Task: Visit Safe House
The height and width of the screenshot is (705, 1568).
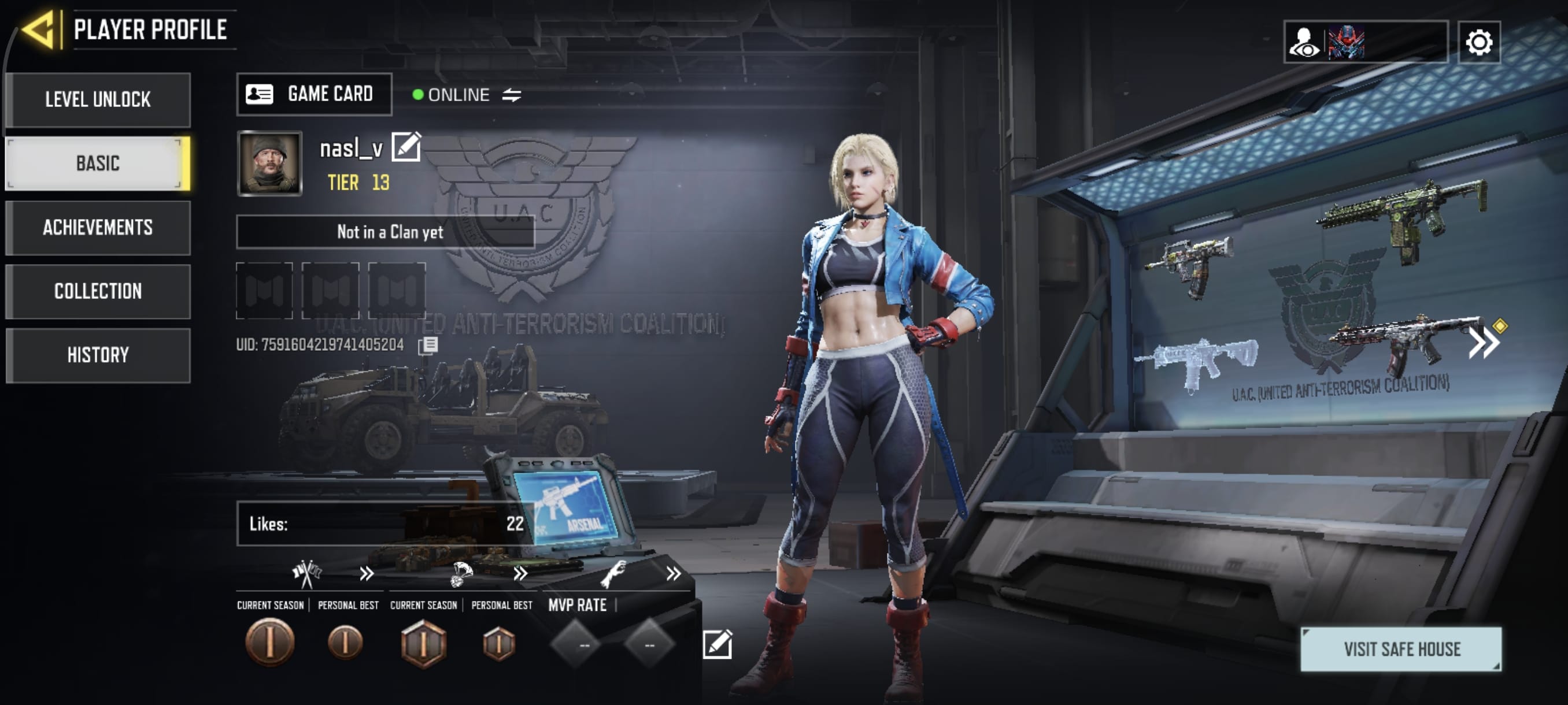Action: pyautogui.click(x=1400, y=649)
